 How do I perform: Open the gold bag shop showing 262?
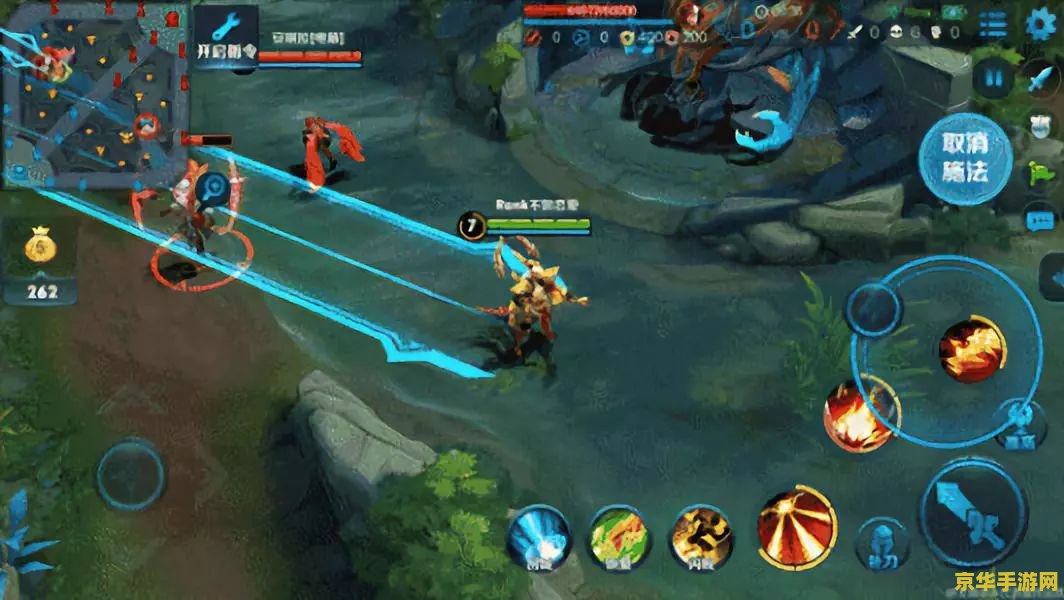(41, 261)
